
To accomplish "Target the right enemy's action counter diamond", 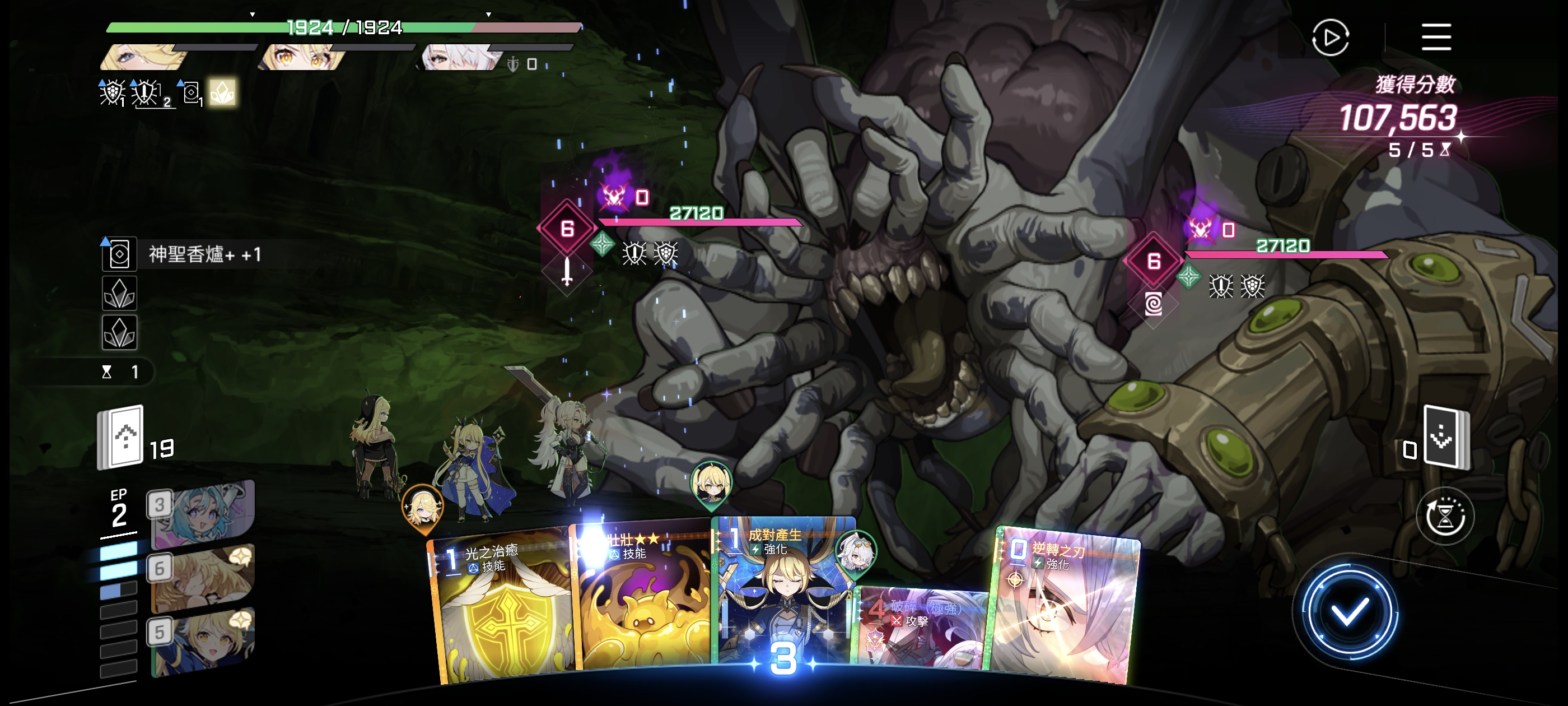I will click(1154, 261).
